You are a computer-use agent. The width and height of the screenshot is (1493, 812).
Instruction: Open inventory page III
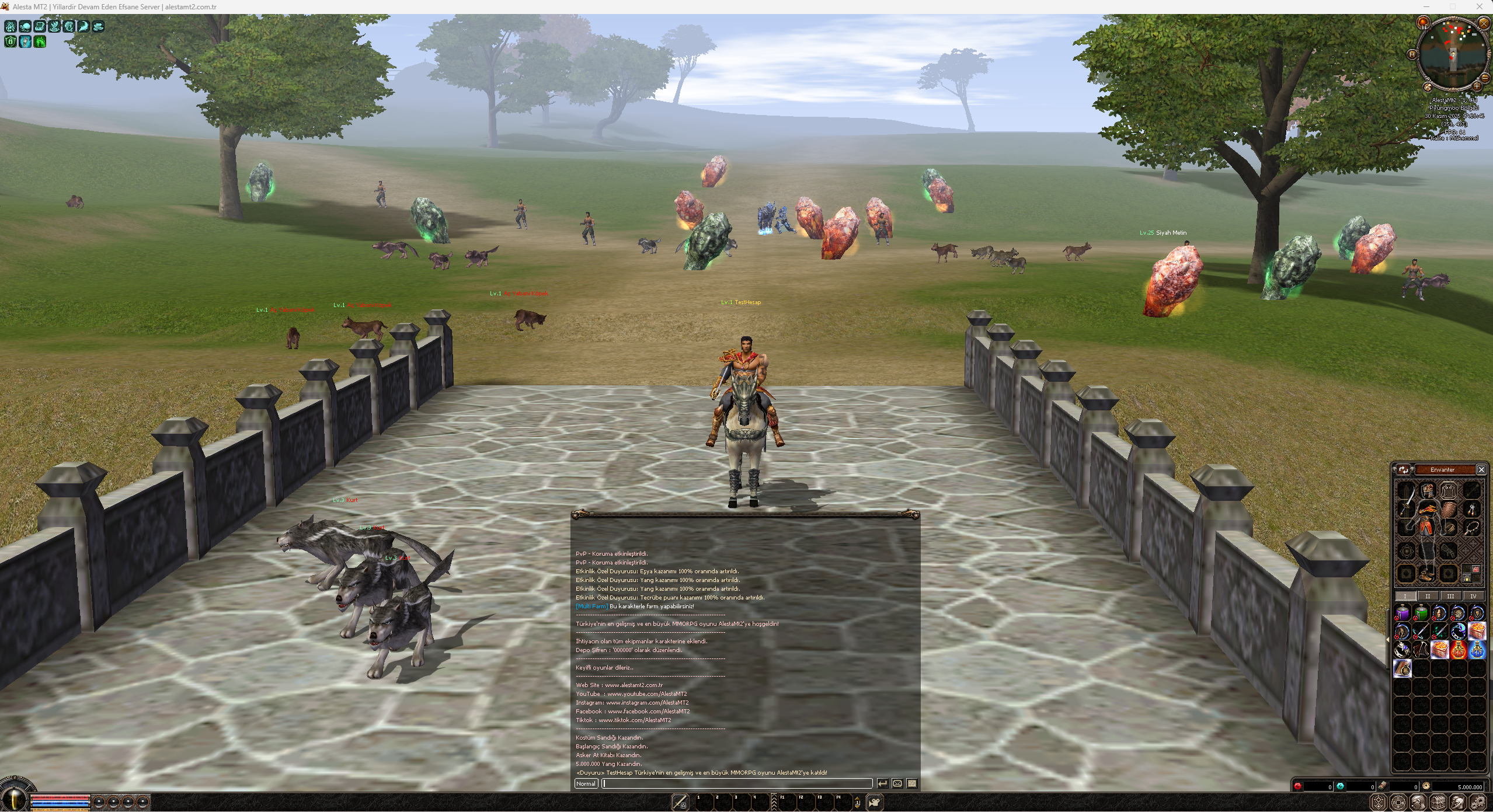point(1450,596)
